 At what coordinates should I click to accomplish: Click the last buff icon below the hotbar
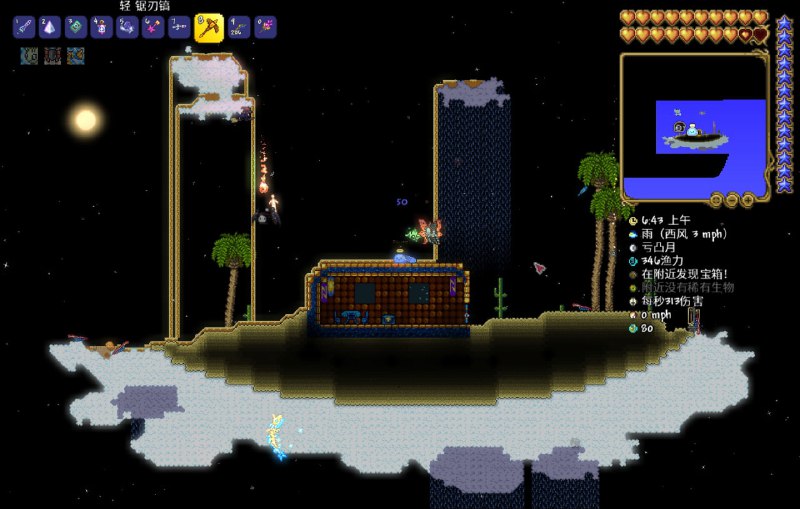click(76, 56)
